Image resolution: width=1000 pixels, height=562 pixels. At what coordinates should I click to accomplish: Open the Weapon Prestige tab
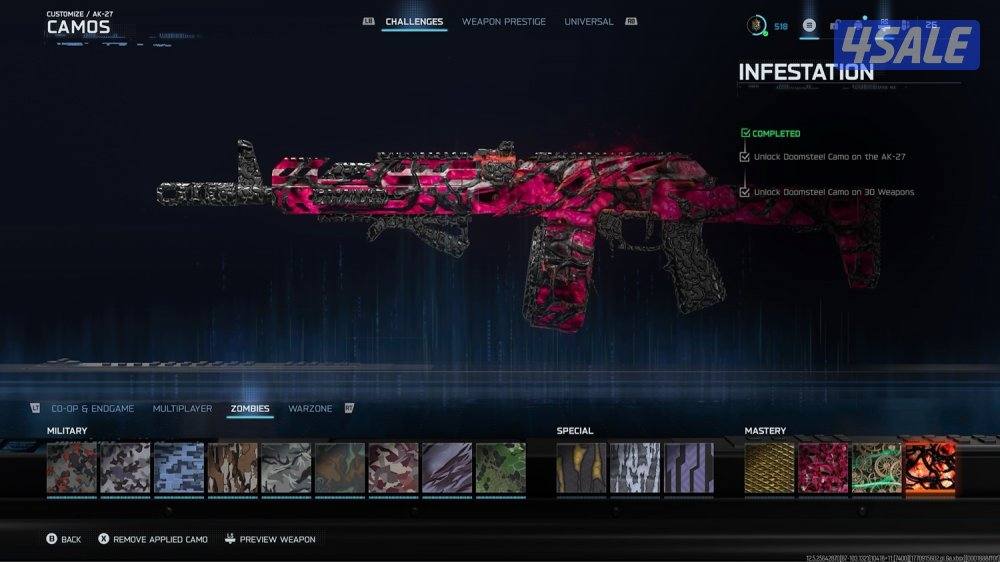click(504, 22)
